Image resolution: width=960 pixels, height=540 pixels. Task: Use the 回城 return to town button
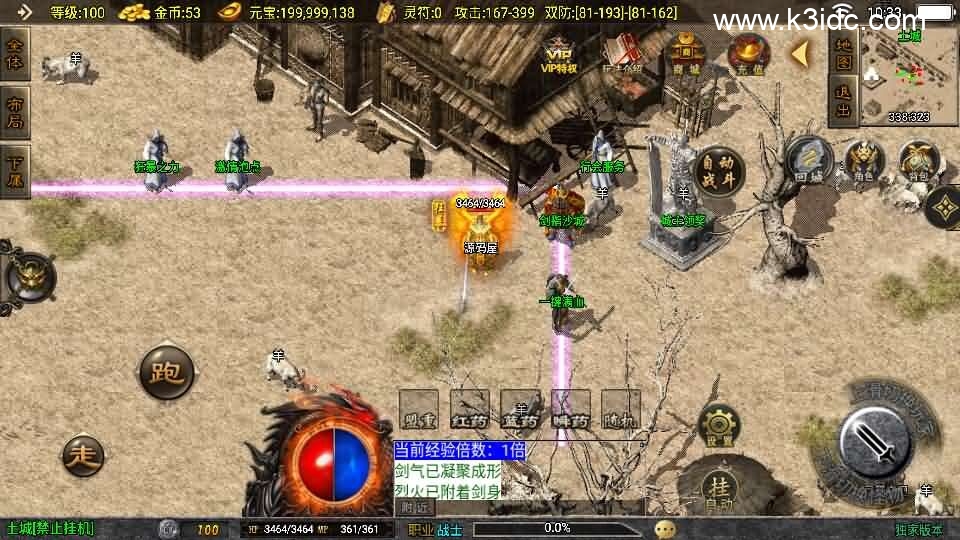click(x=809, y=161)
